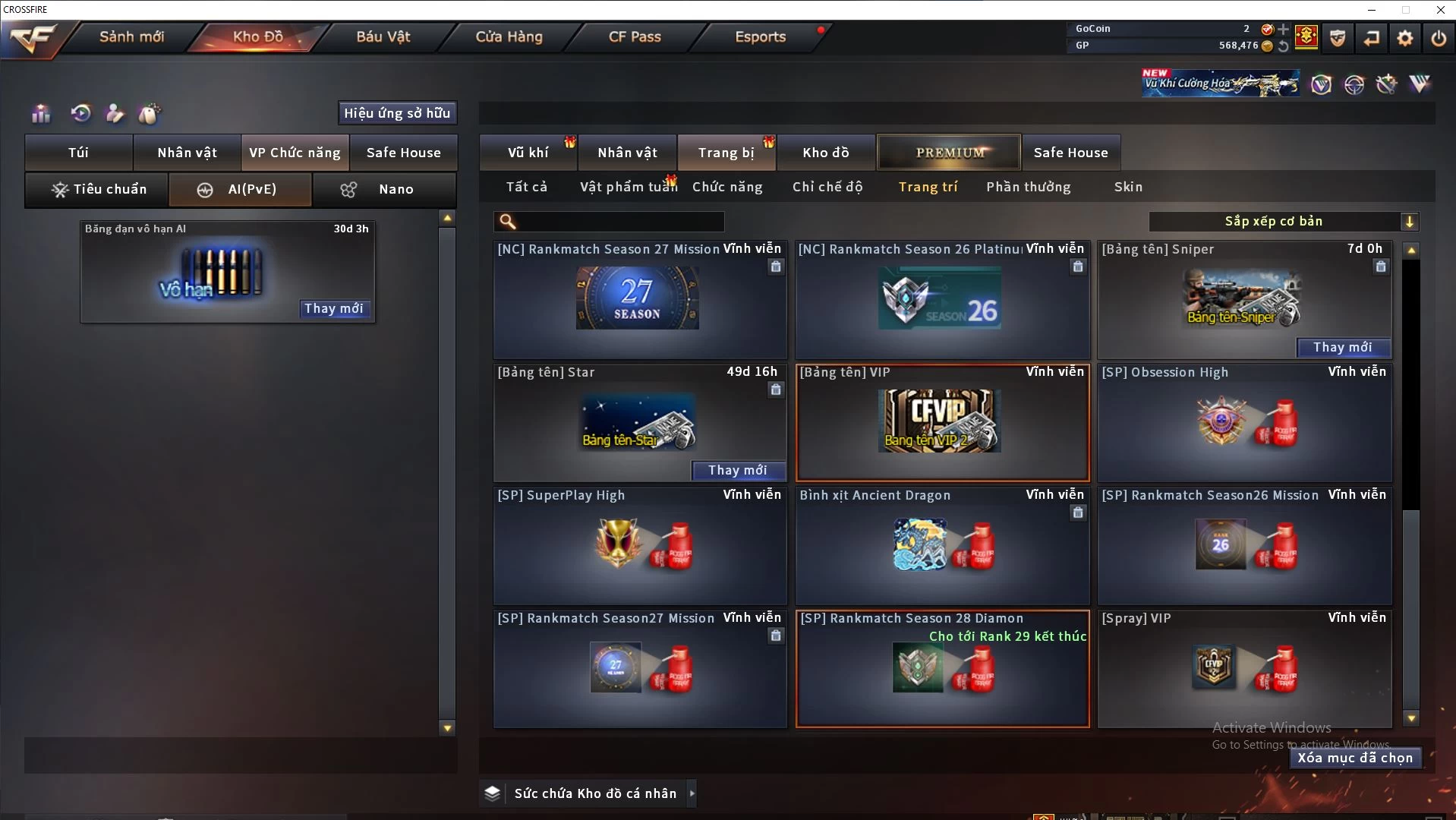Open the Sảnh mới lobby tab

pos(131,36)
